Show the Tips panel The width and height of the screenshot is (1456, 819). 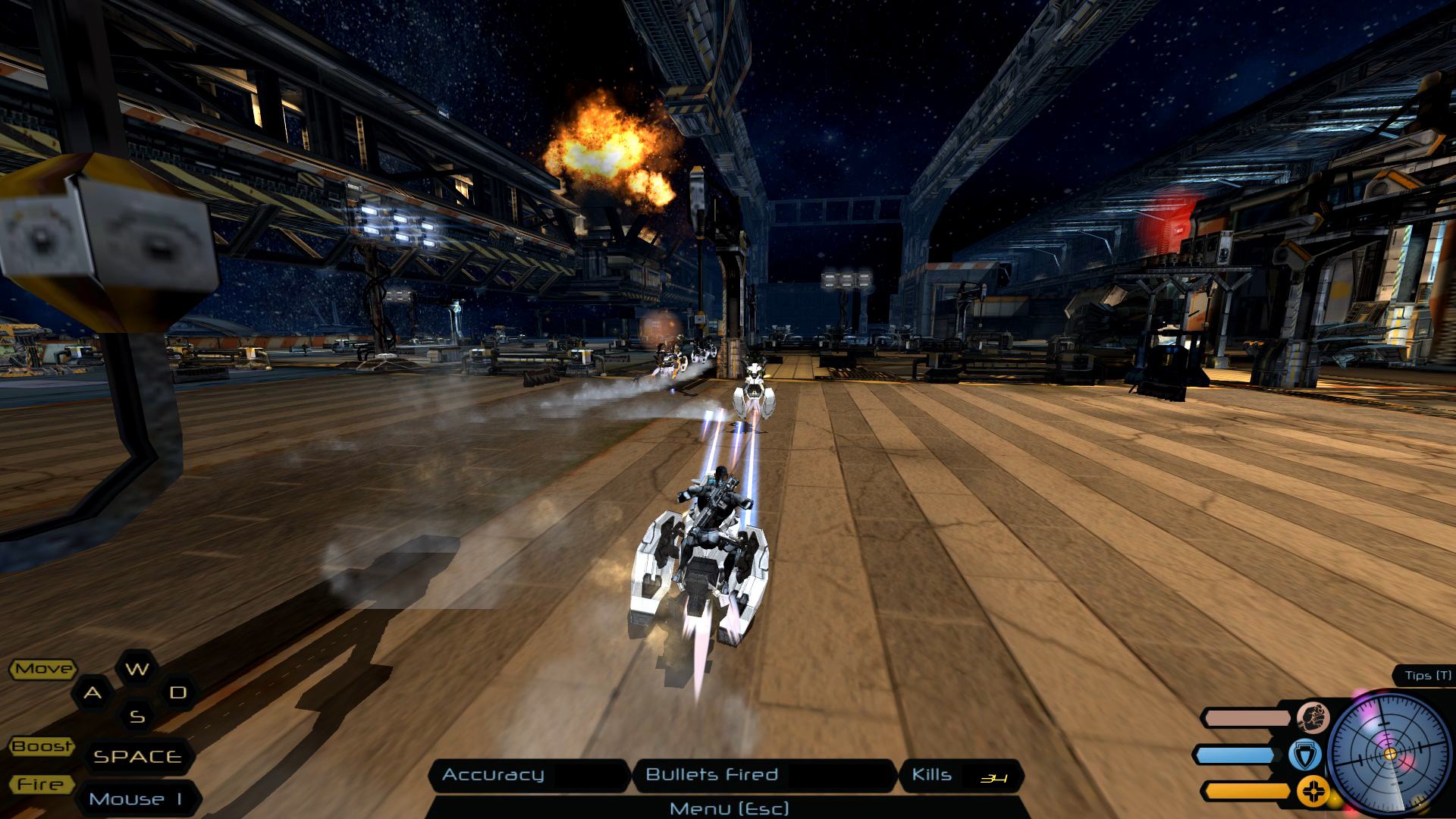point(1427,676)
